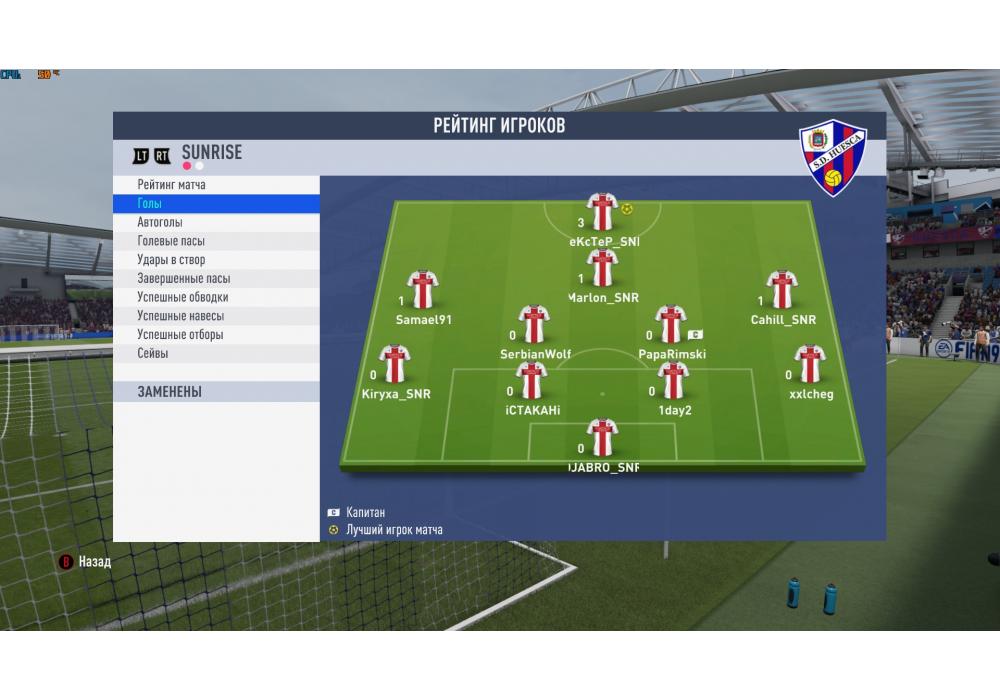Screen dimensions: 1000x700
Task: Pick the iCTAKAHi defender shirt
Action: coord(532,380)
